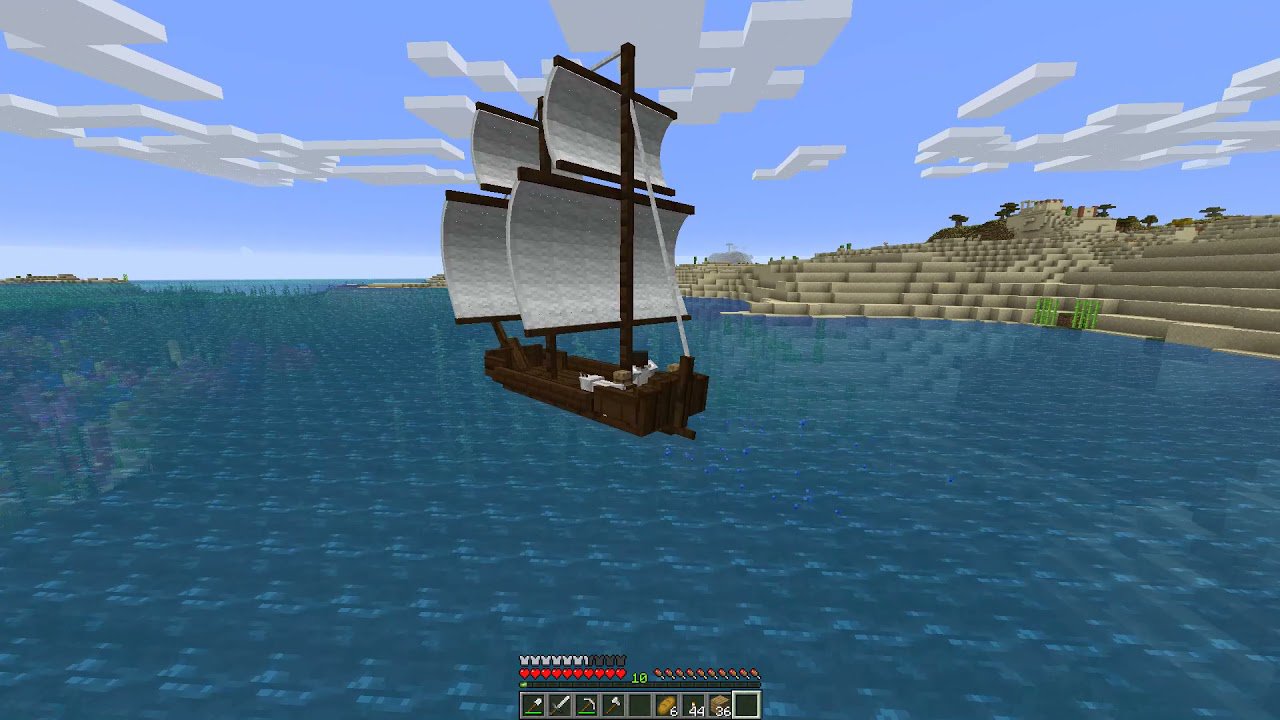Click the half-durability armor icon
Screen dimensions: 1280x720
tap(585, 660)
